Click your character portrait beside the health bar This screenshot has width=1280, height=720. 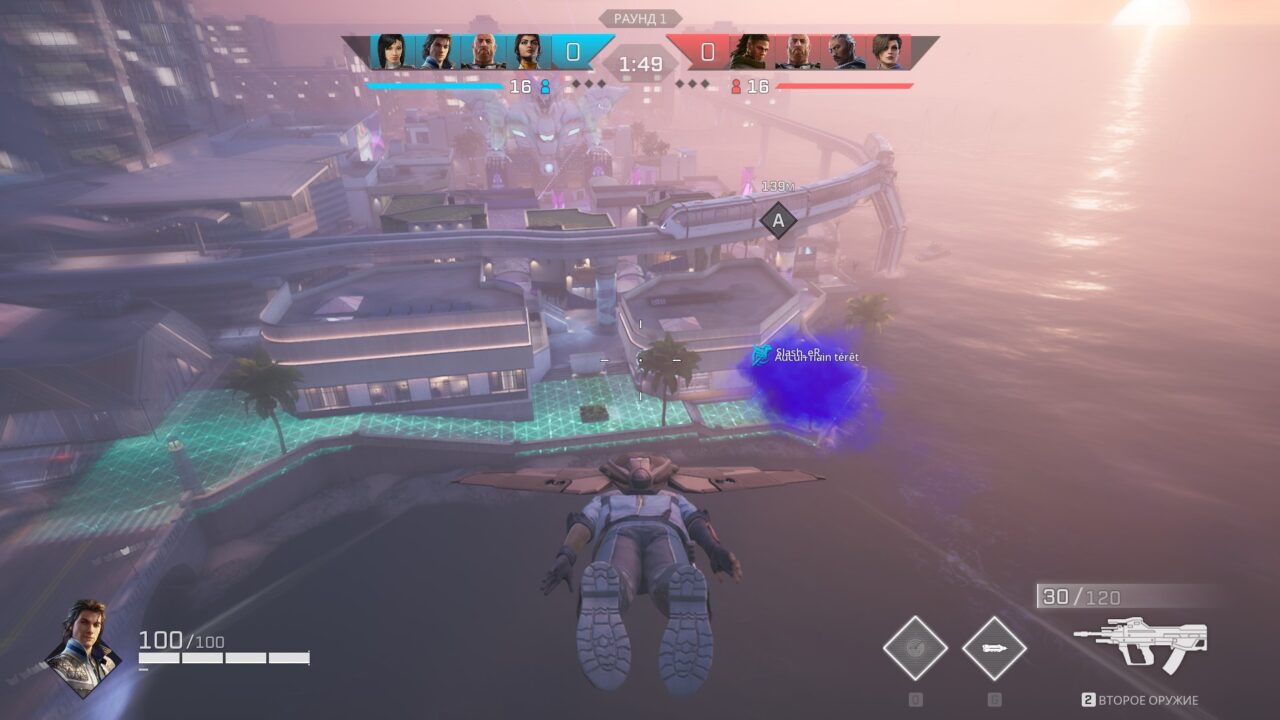tap(84, 648)
